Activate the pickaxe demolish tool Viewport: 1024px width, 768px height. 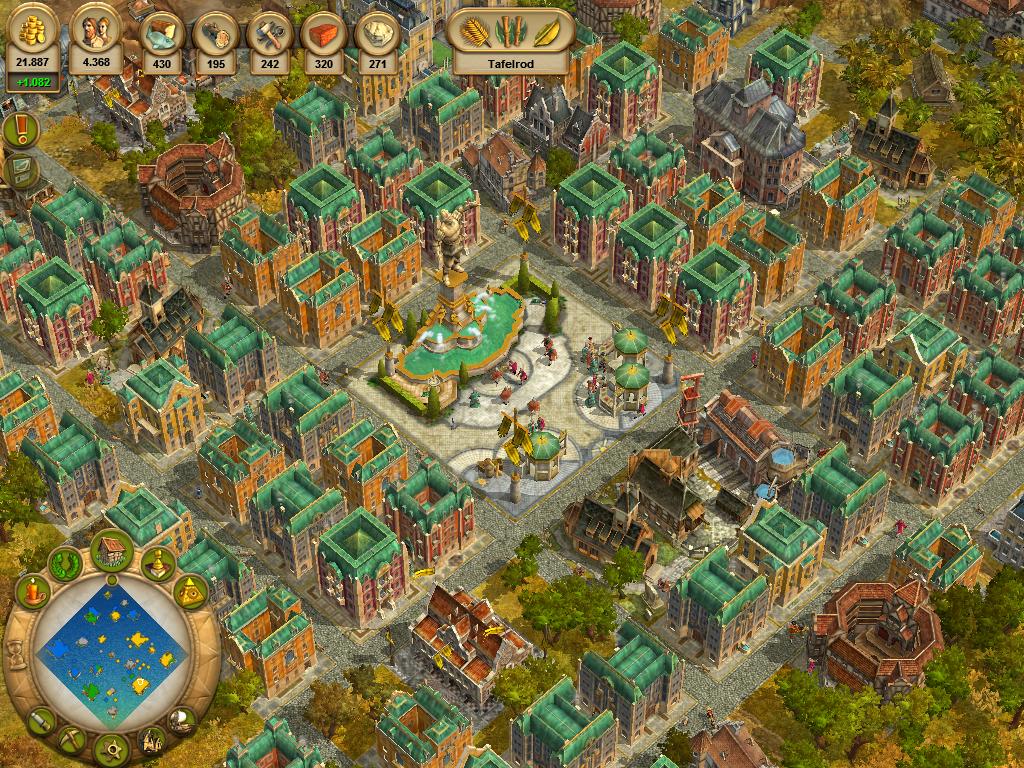[x=72, y=739]
